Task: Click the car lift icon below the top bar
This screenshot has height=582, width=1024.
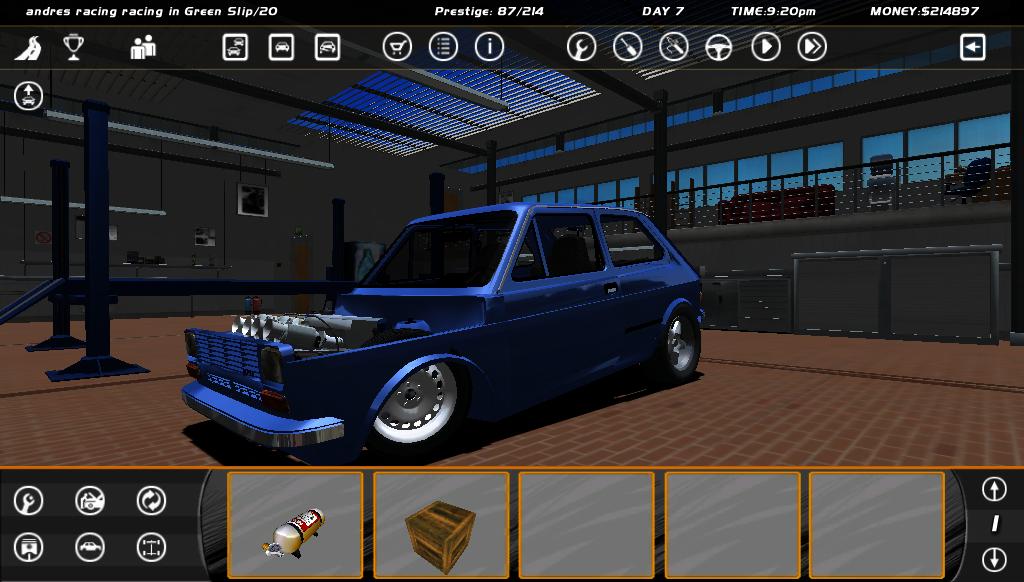Action: pyautogui.click(x=28, y=96)
